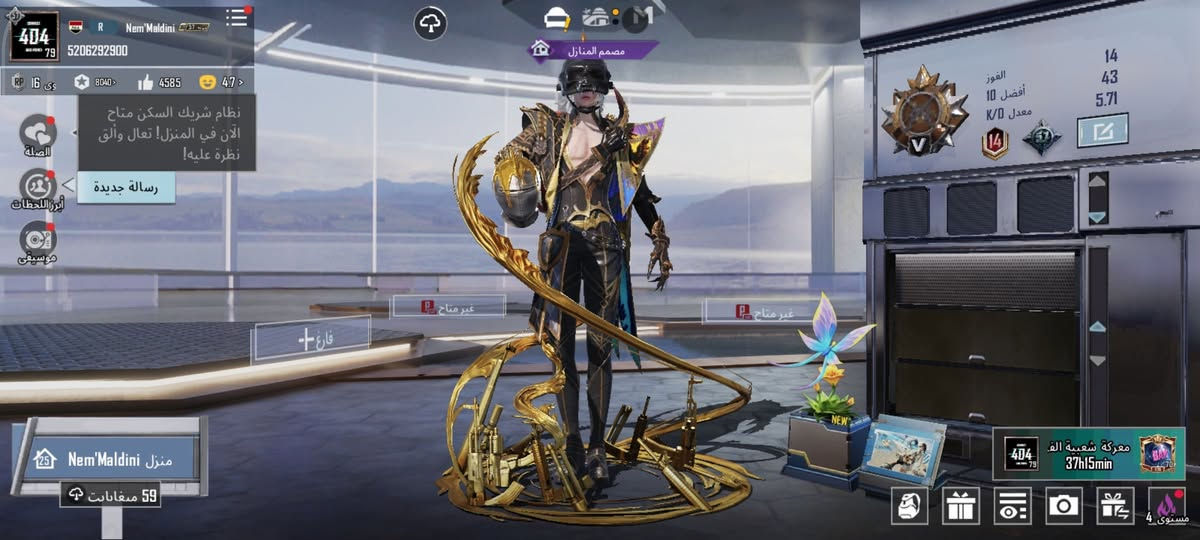The image size is (1200, 540).
Task: Add a partner in the empty plus slot
Action: pos(311,339)
